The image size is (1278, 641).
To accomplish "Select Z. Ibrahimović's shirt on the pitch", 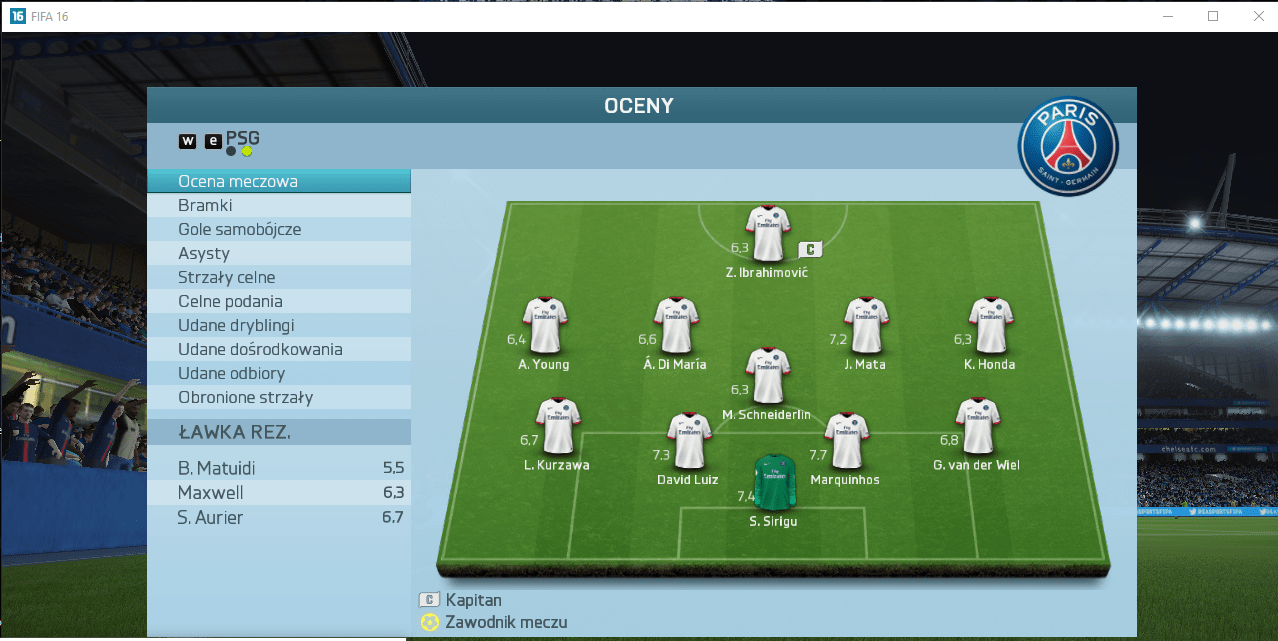I will pyautogui.click(x=768, y=234).
